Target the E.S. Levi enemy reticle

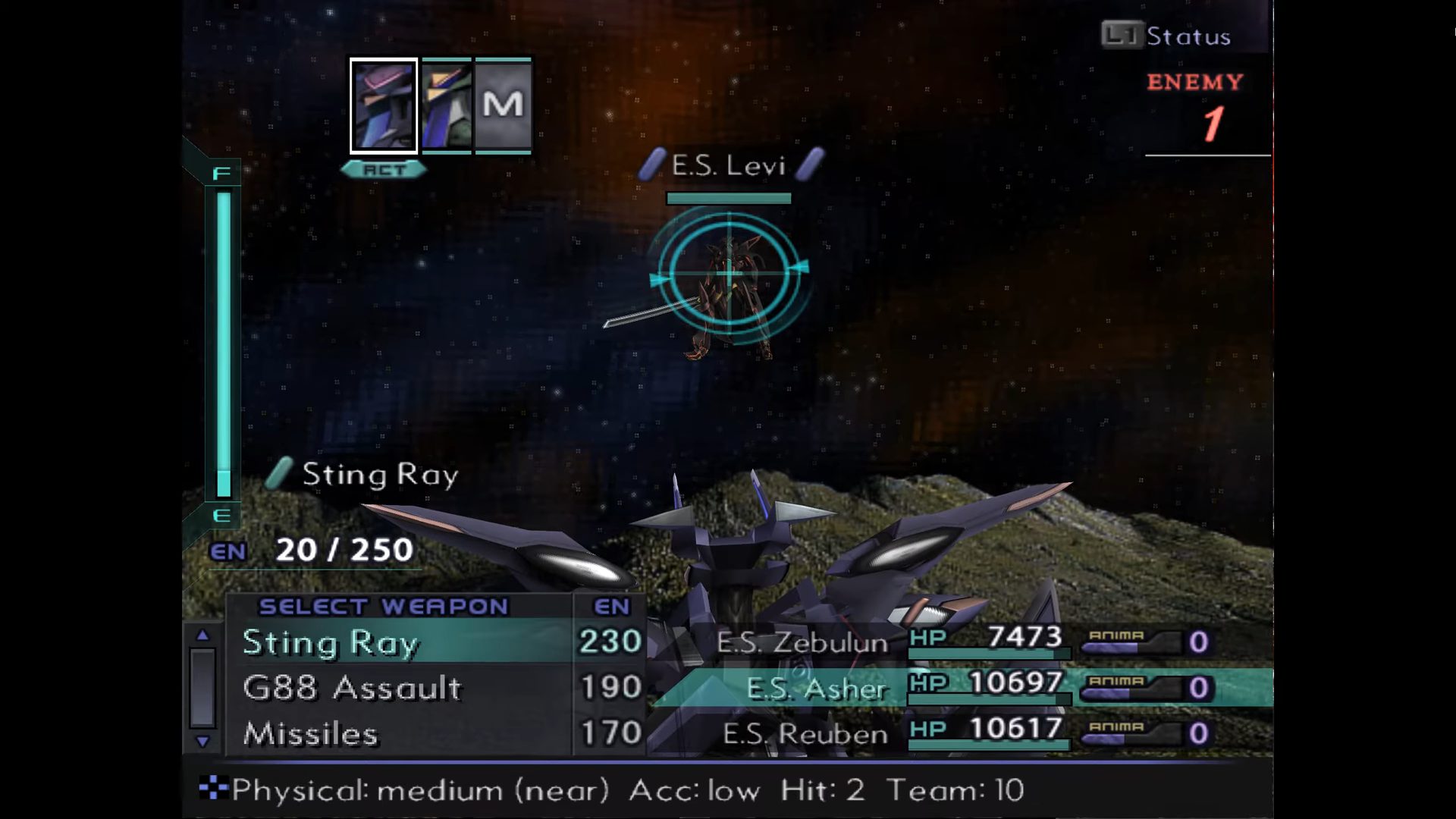pos(729,274)
